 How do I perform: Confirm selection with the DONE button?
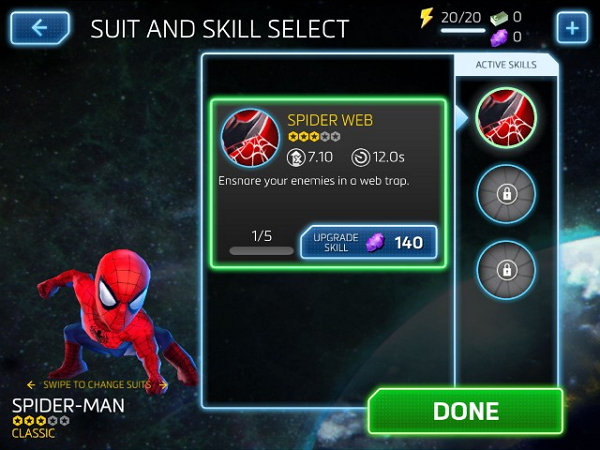click(465, 411)
